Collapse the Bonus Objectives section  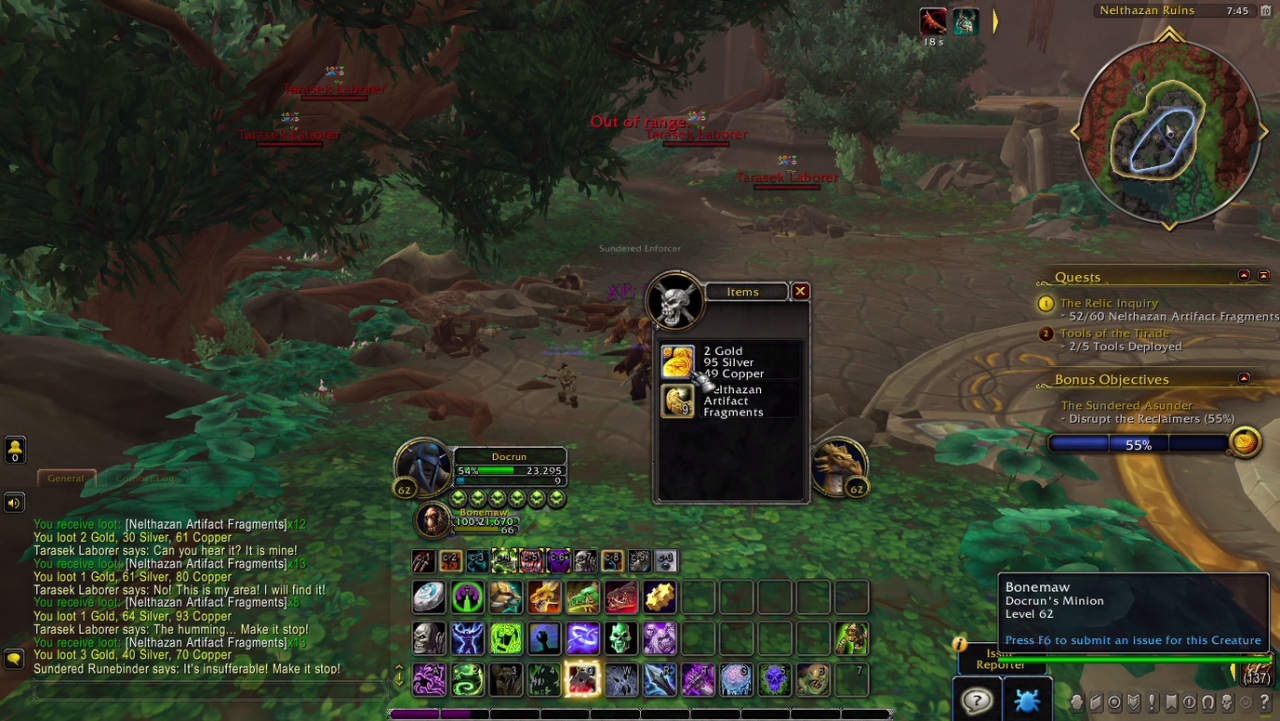tap(1243, 378)
